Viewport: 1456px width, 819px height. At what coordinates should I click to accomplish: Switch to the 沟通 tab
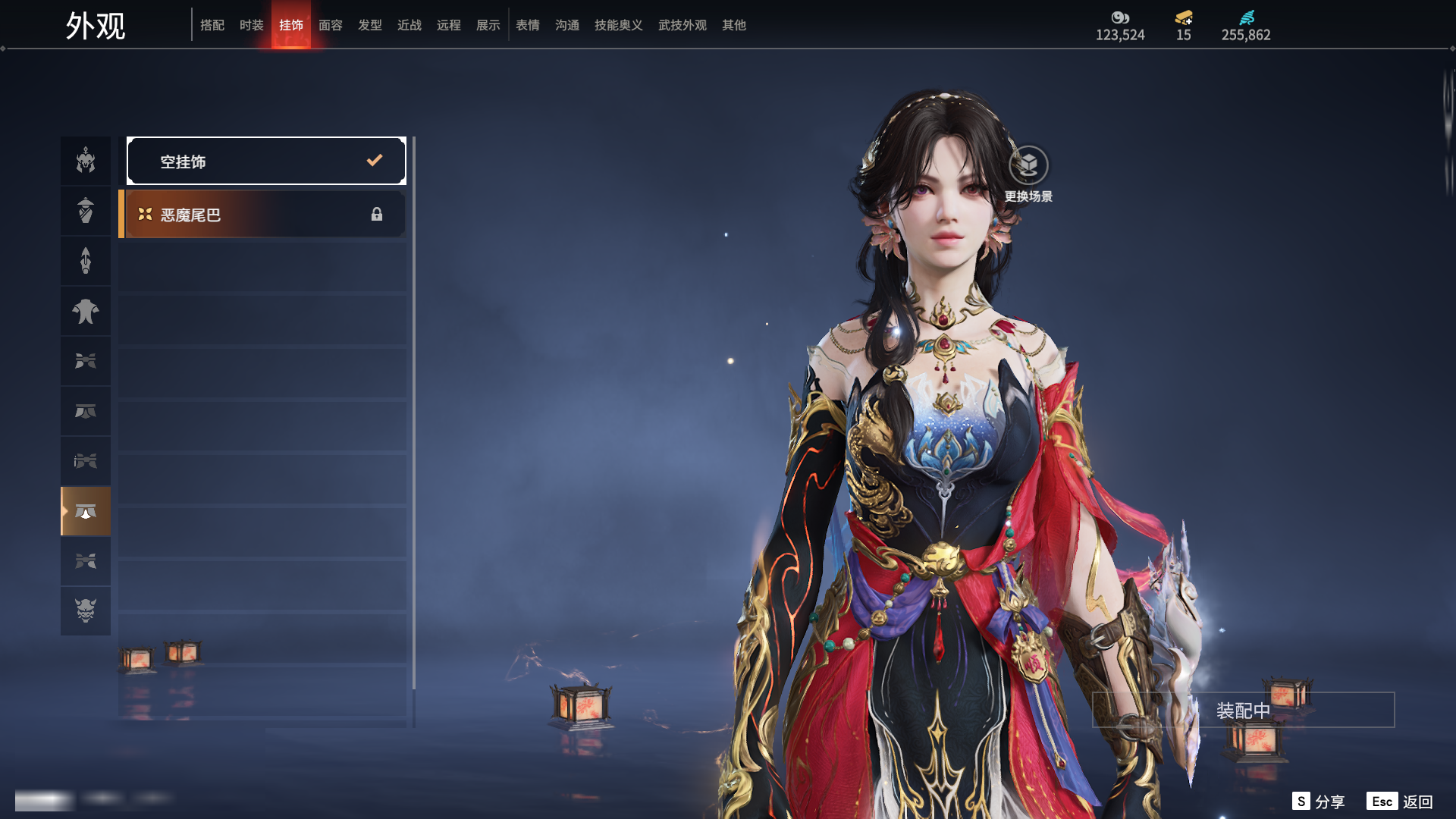coord(567,25)
